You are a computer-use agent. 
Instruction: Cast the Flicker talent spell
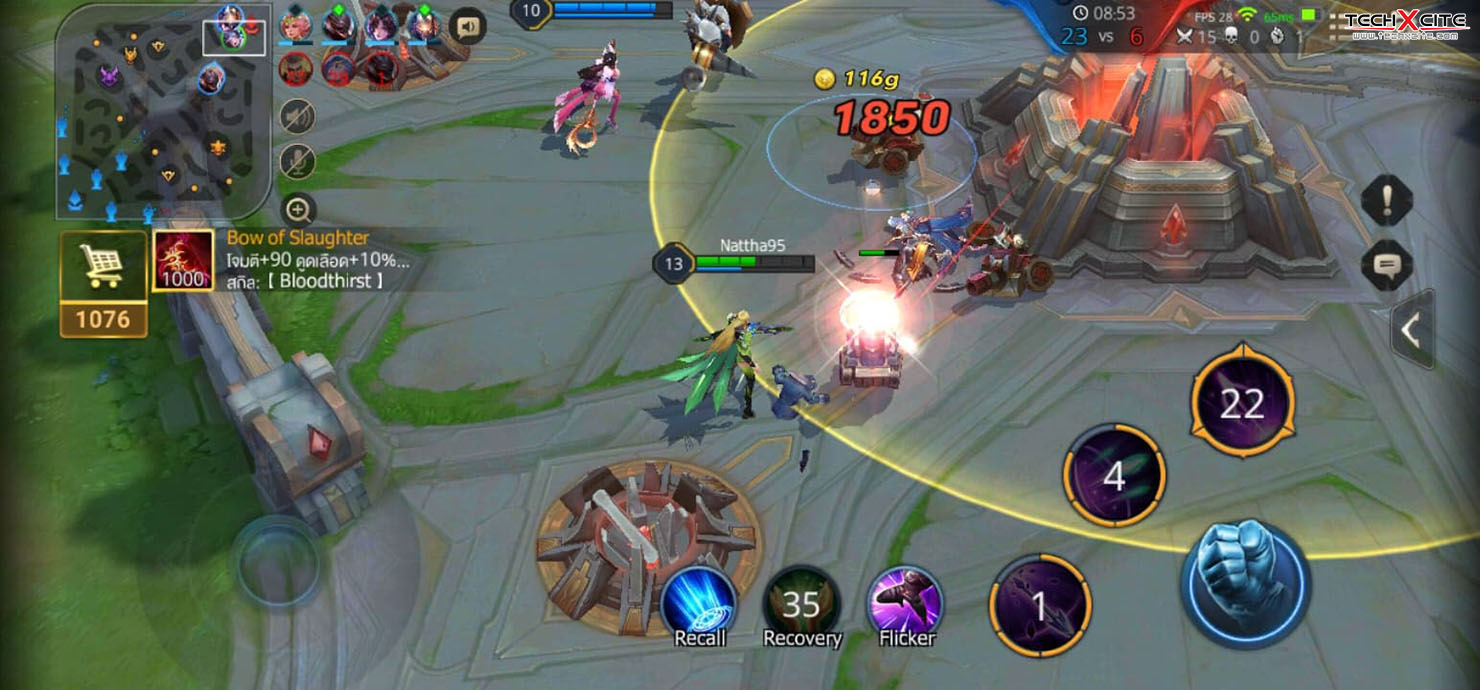[905, 604]
